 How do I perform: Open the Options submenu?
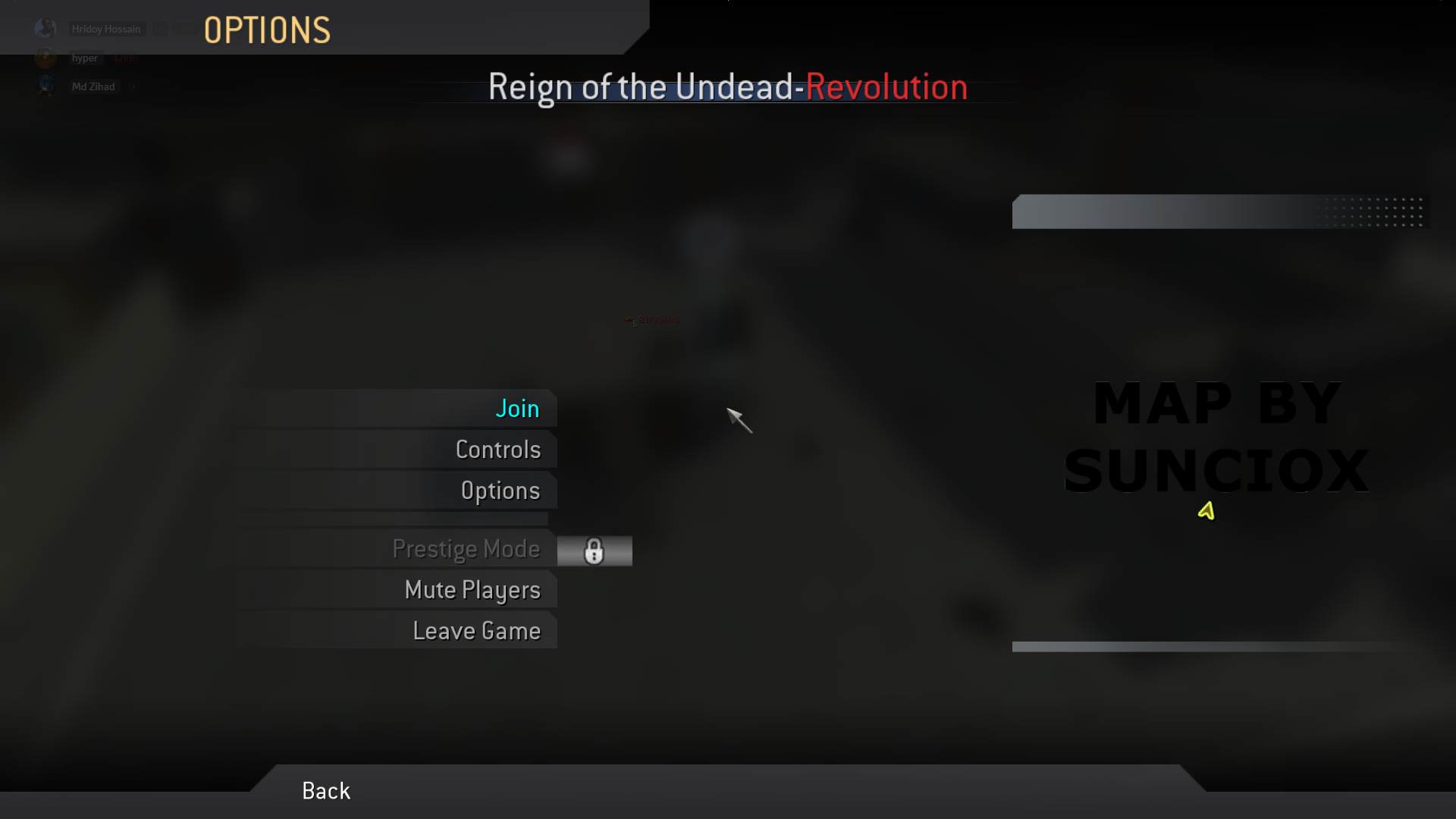pyautogui.click(x=500, y=491)
